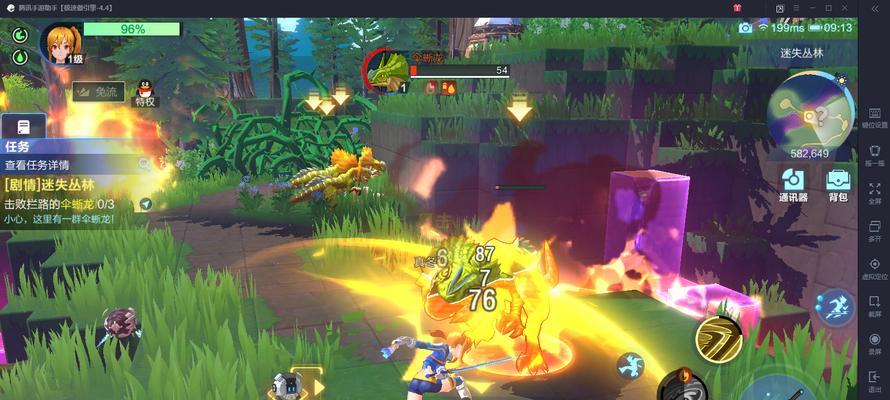Activate the golden slash skill
This screenshot has height=400, width=890.
(x=716, y=338)
